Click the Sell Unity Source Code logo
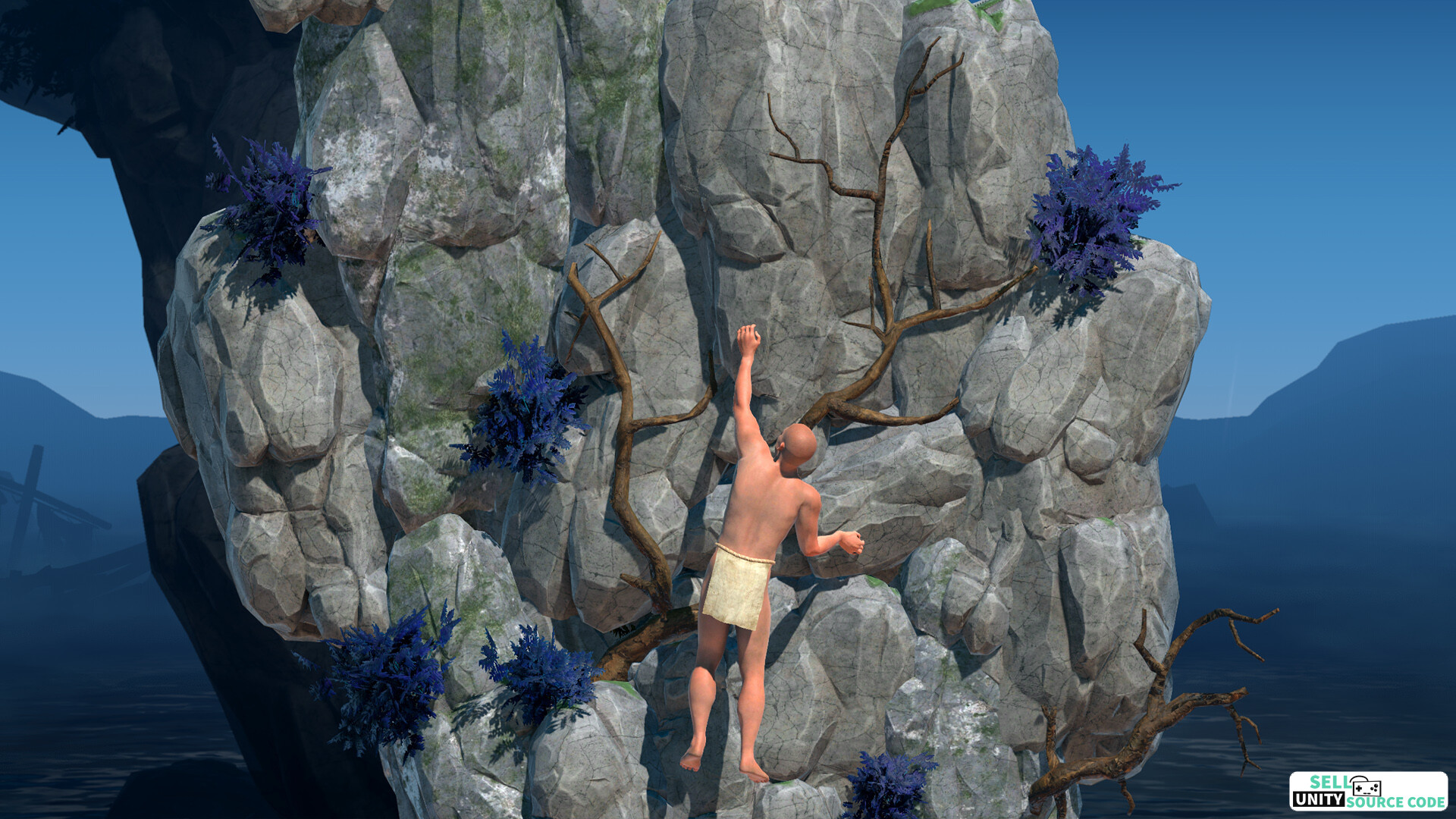 tap(1368, 792)
